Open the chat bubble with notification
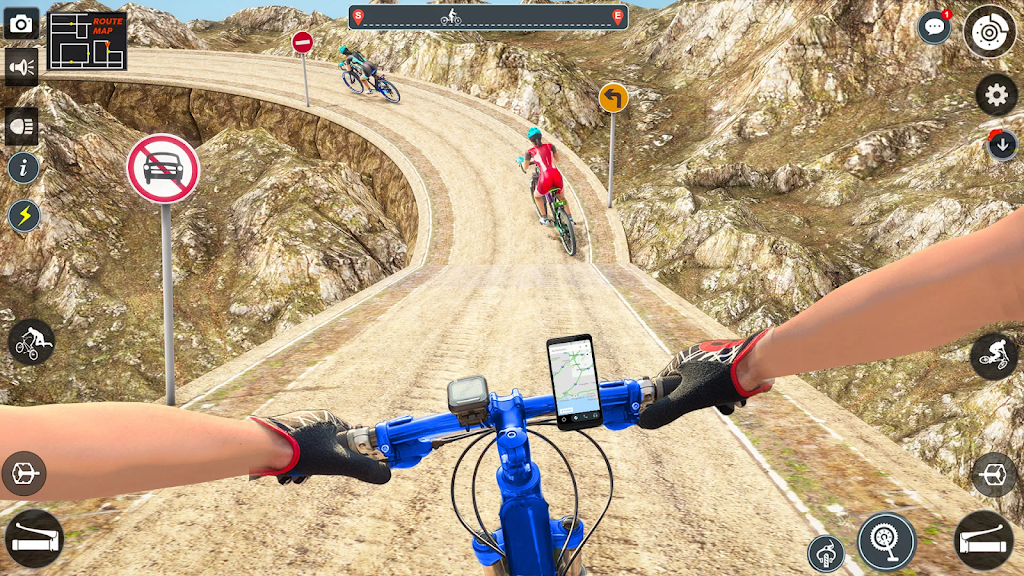The height and width of the screenshot is (576, 1024). (934, 27)
